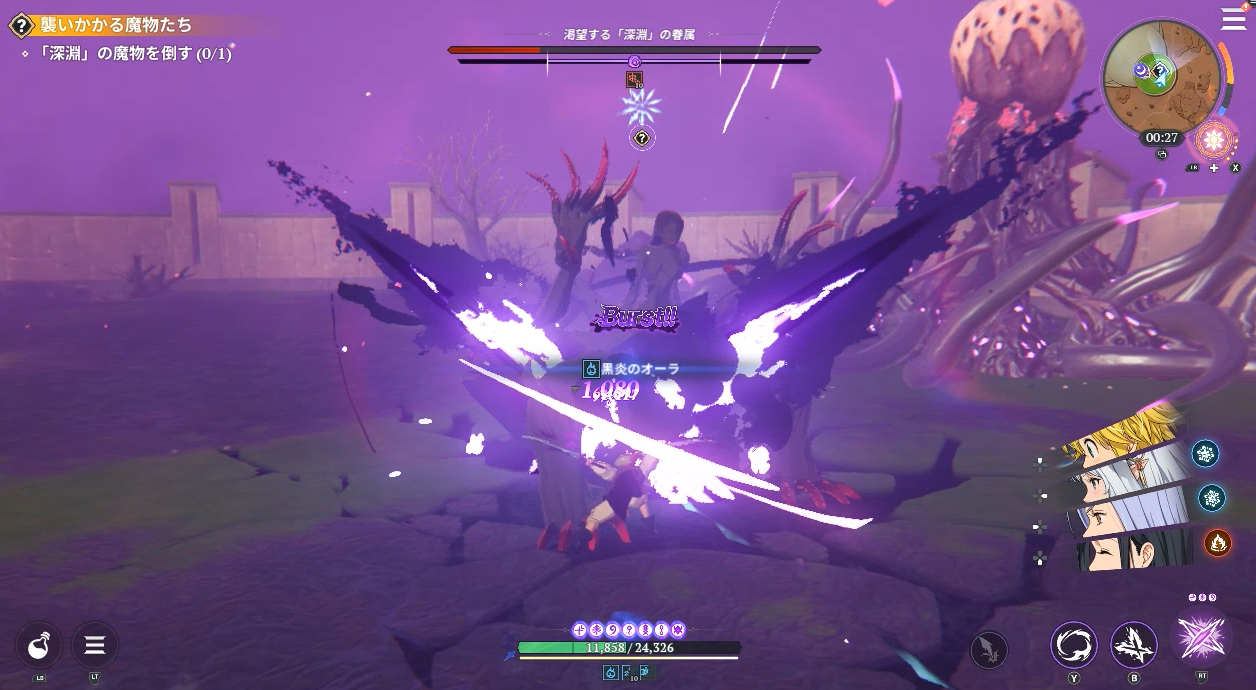The width and height of the screenshot is (1256, 690).
Task: Use the four-pointed slash skill
Action: point(1134,645)
